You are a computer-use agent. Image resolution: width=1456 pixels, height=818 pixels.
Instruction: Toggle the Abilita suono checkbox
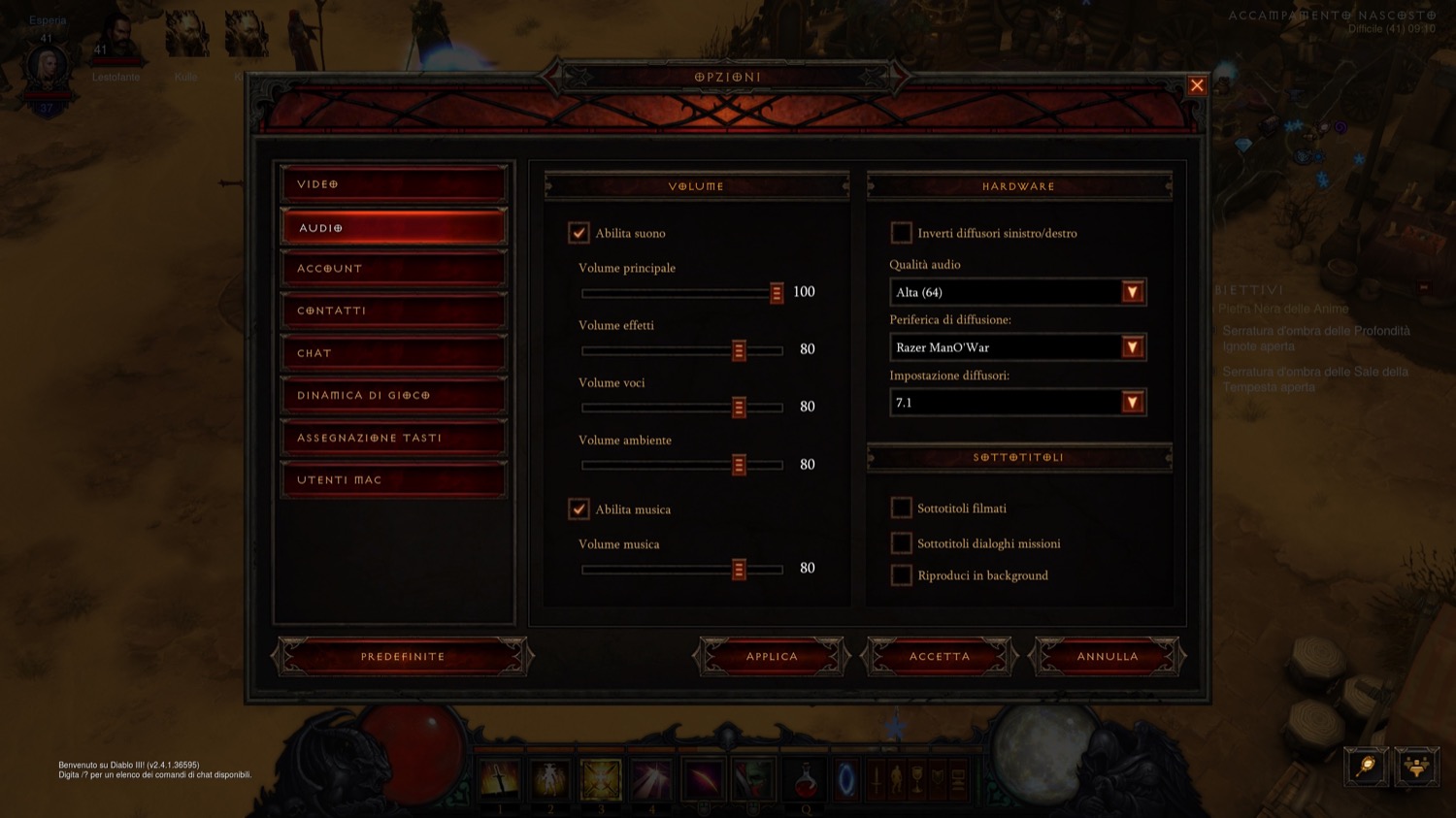[579, 233]
